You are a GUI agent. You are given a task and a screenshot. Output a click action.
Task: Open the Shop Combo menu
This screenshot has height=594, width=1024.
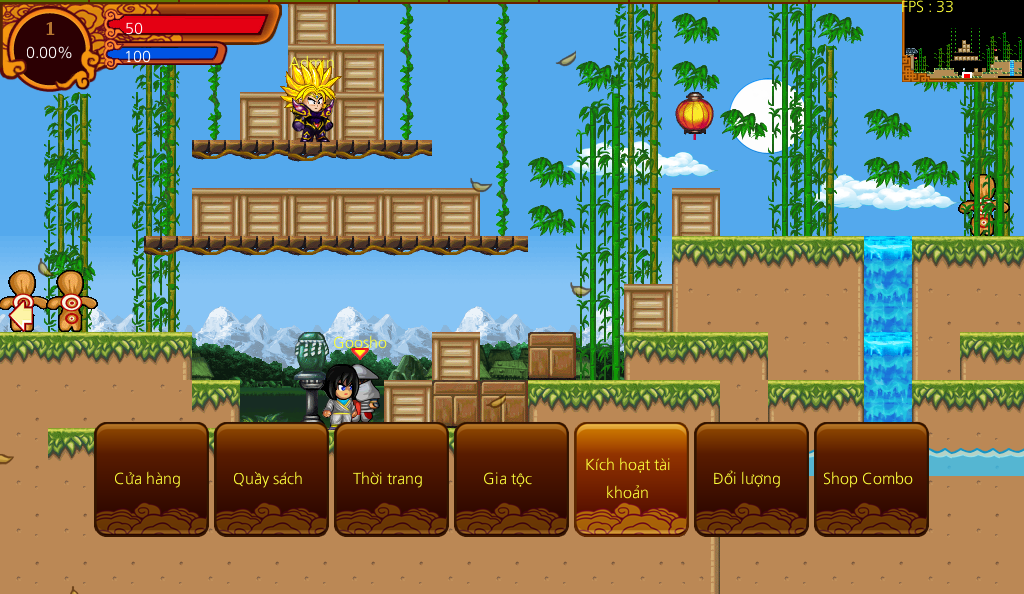tap(871, 479)
